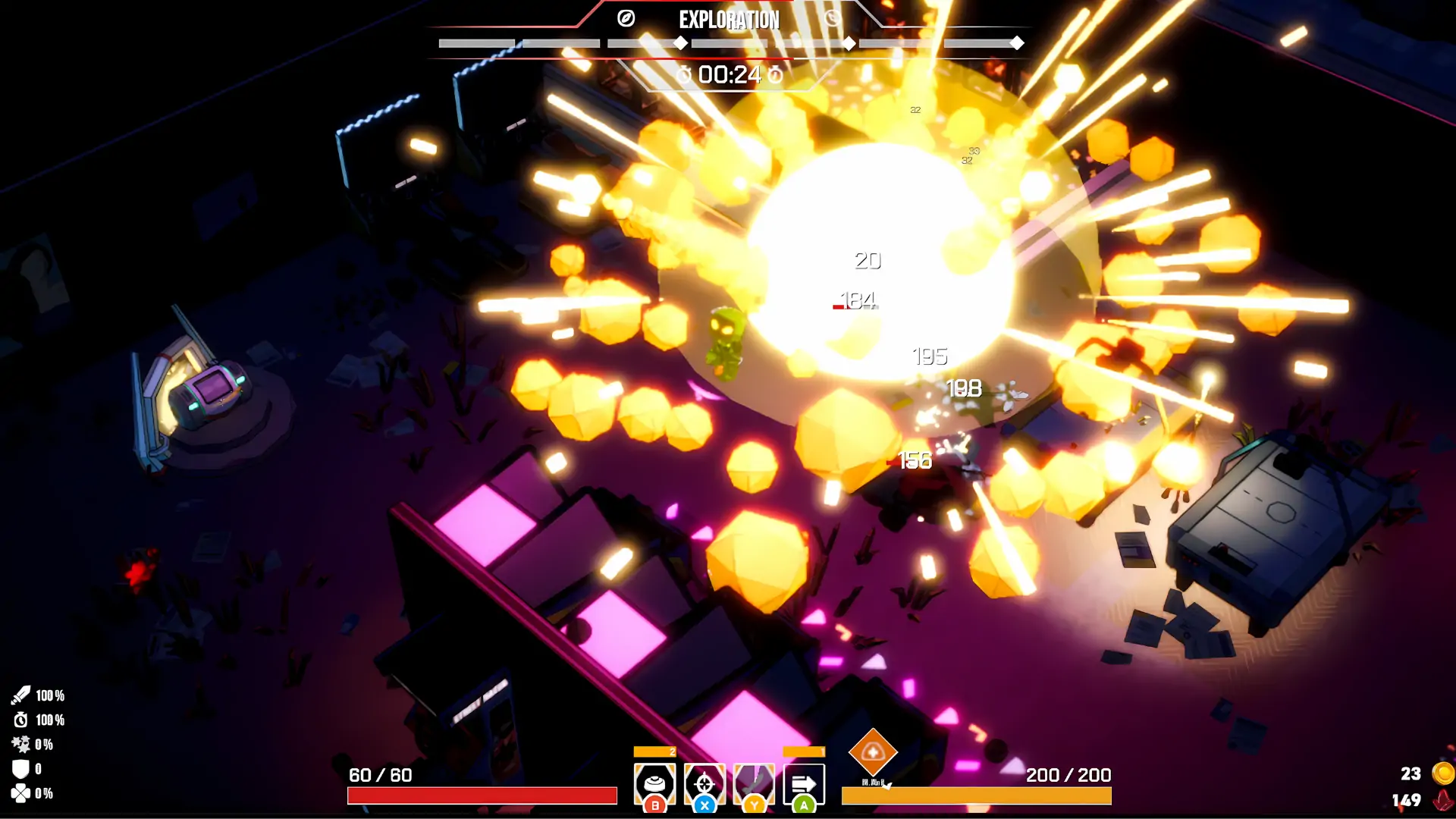This screenshot has width=1456, height=819.
Task: Click the stopwatch cooldown stat icon
Action: (20, 720)
